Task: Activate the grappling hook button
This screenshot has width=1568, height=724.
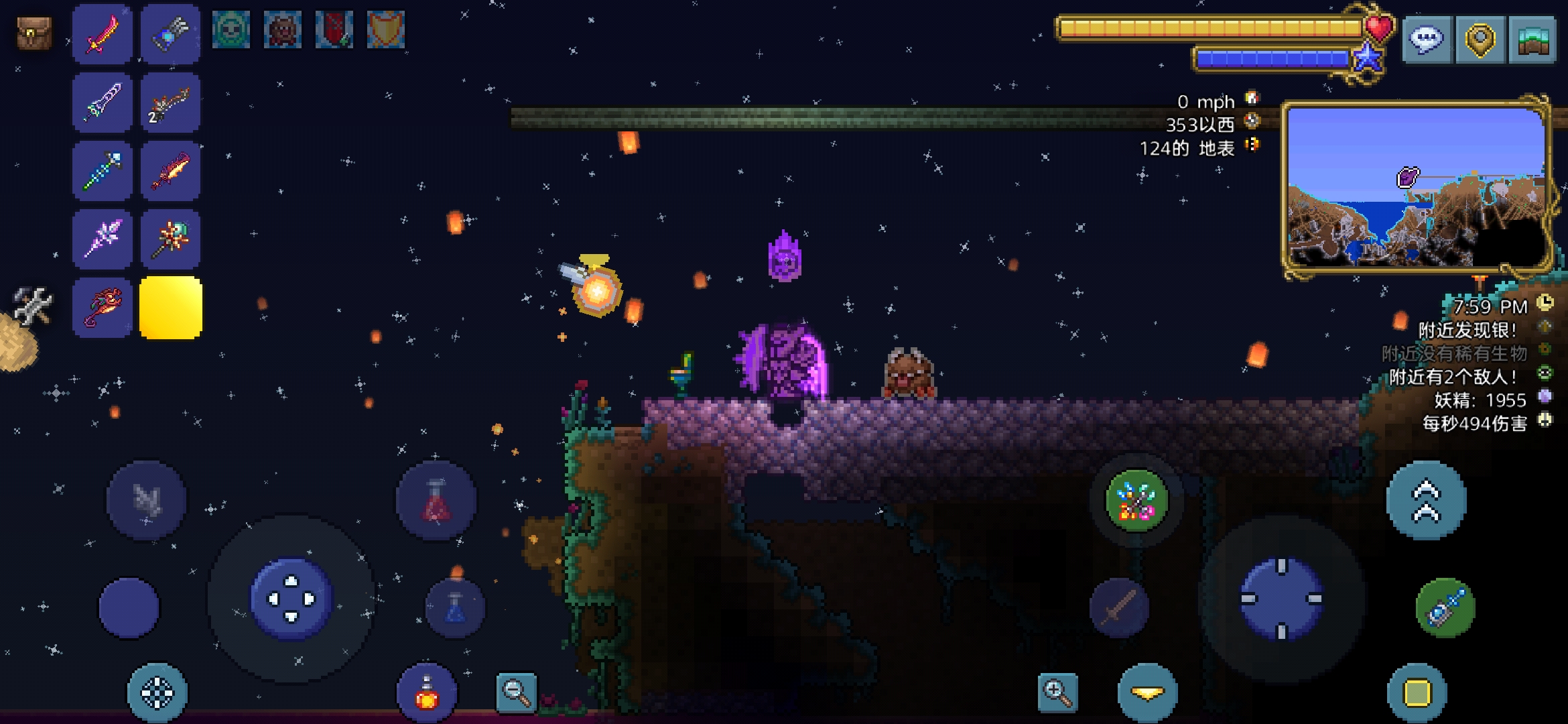Action: 1445,608
